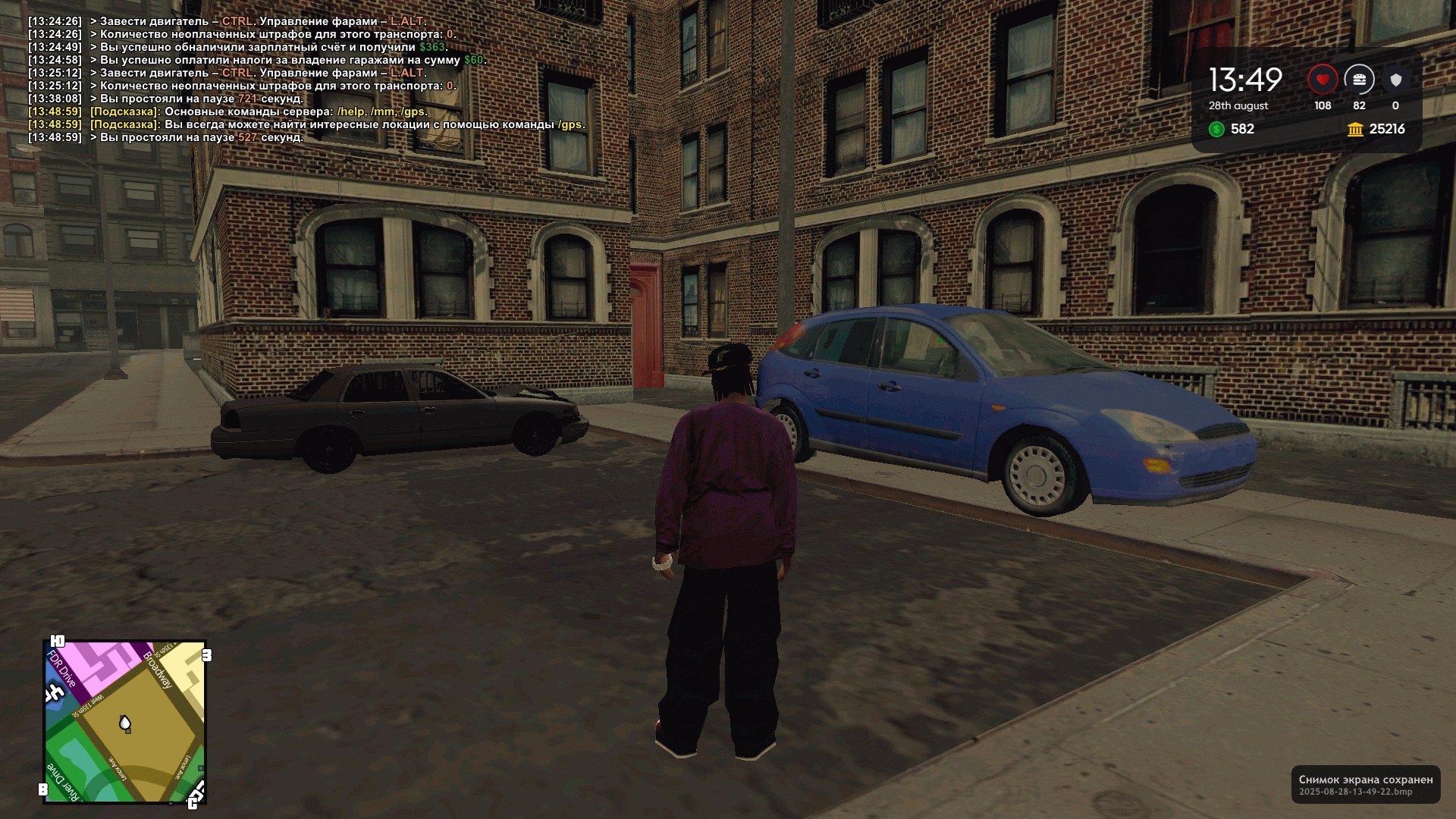Click the chat line about cashing salary $363

click(273, 47)
